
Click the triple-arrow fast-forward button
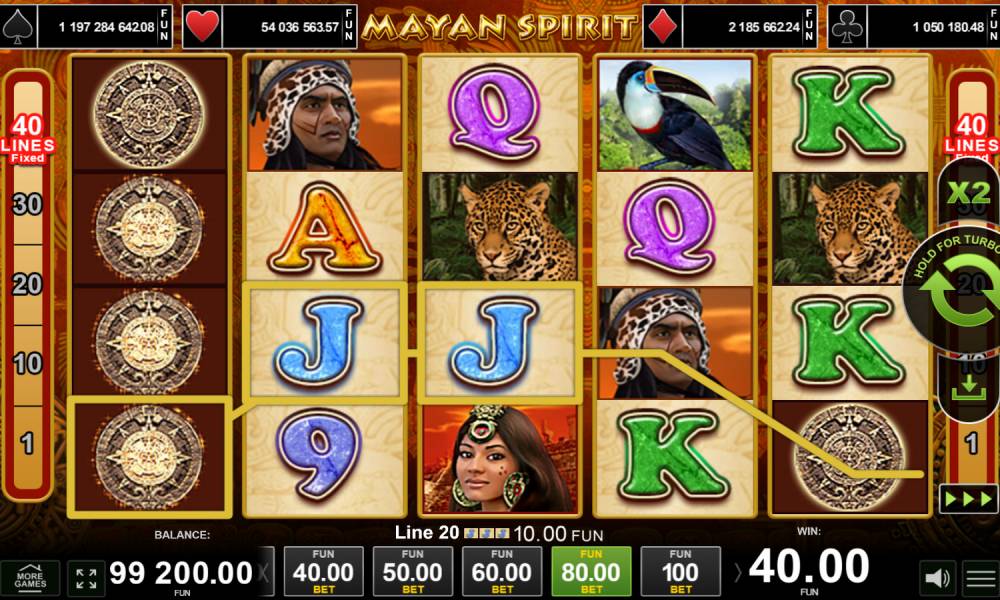tap(967, 498)
